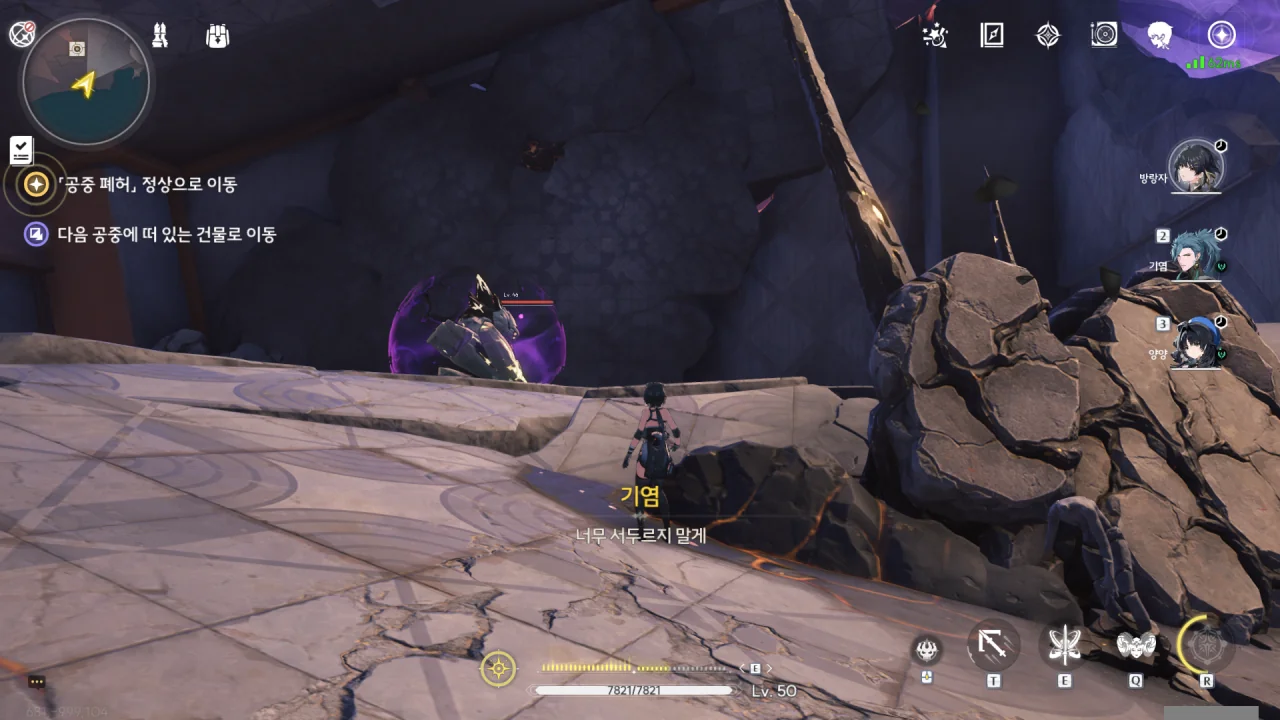This screenshot has height=720, width=1280.
Task: Use the grapple arrow utility skill
Action: (993, 645)
